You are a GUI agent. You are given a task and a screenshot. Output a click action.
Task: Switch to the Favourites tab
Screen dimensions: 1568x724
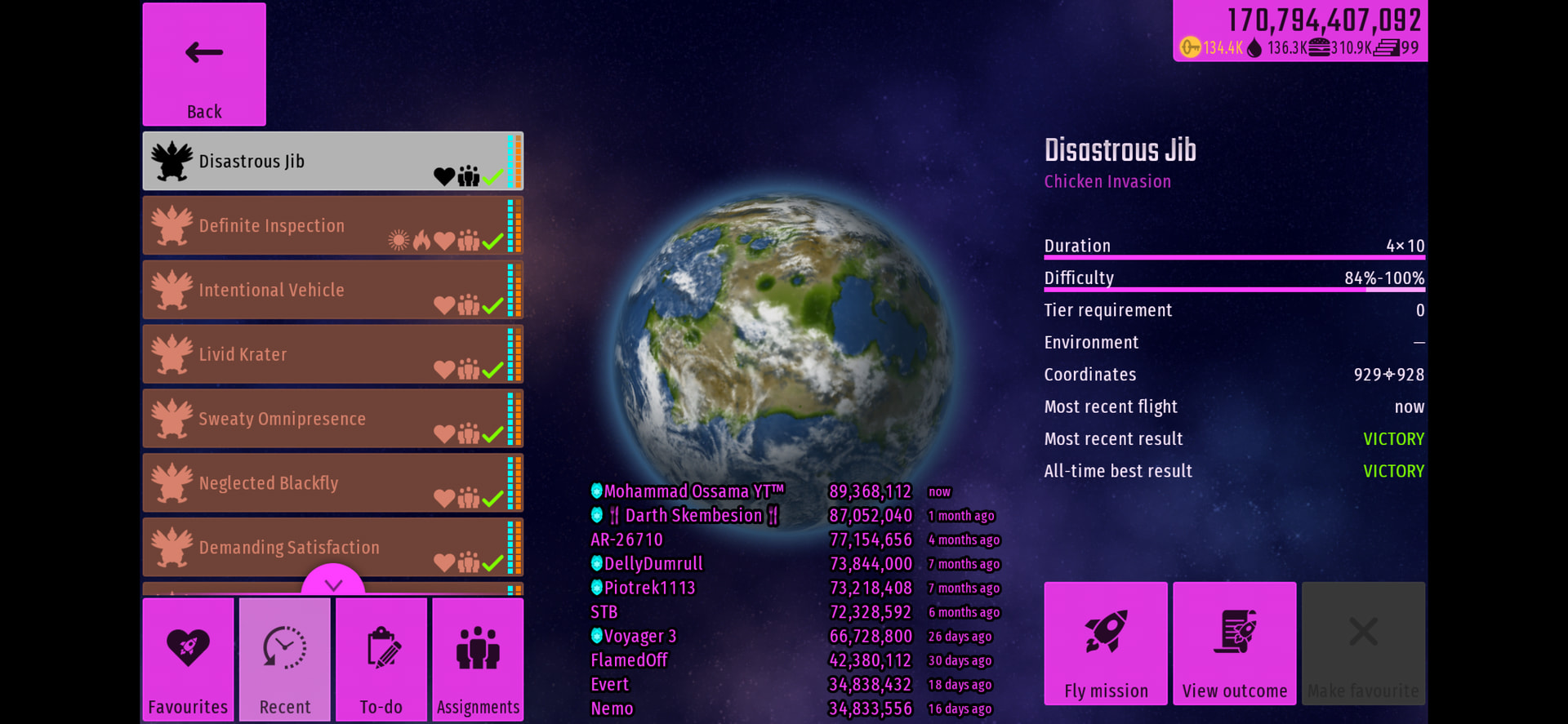point(188,660)
